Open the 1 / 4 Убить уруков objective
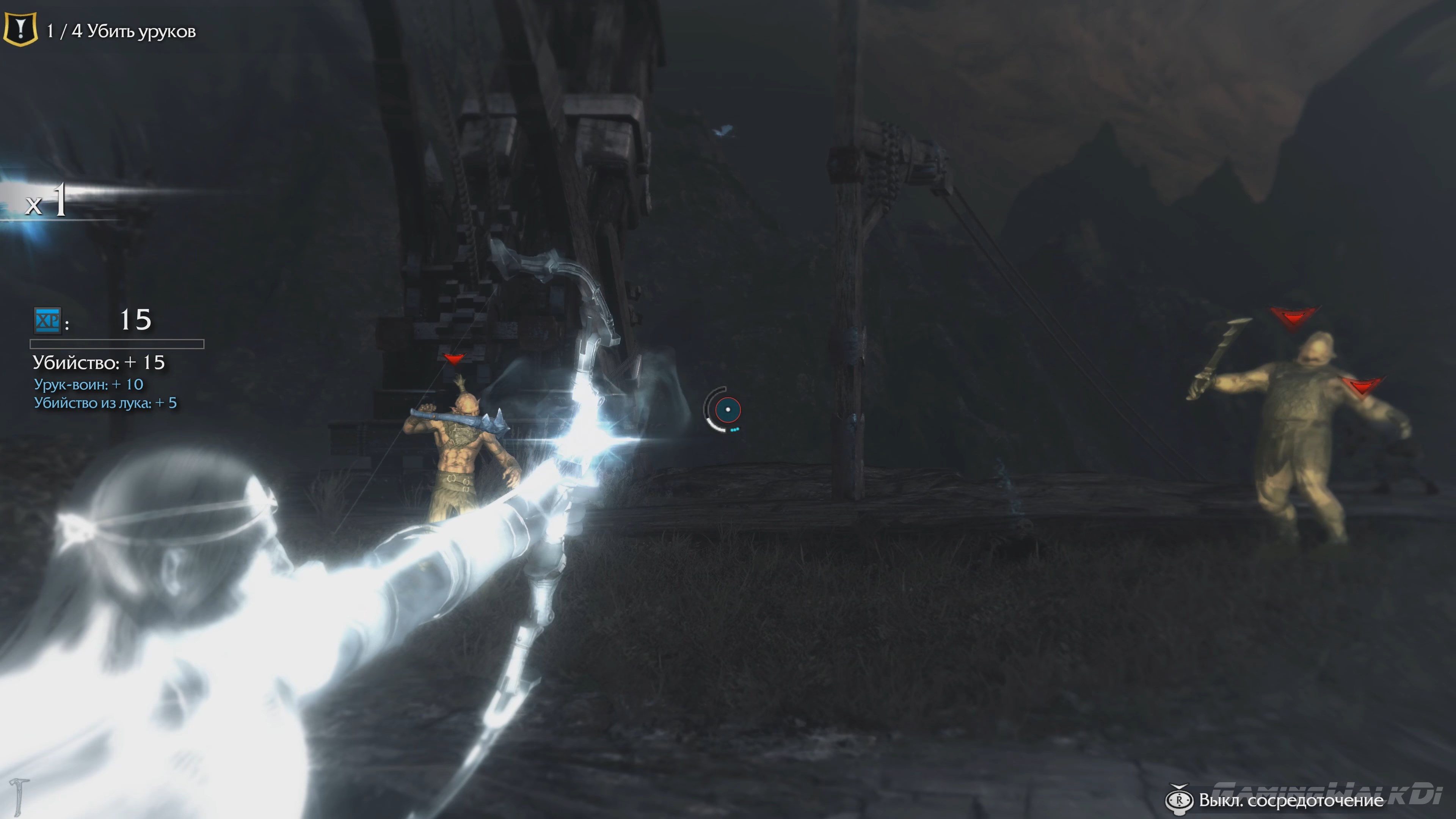Image resolution: width=1456 pixels, height=819 pixels. pos(121,32)
